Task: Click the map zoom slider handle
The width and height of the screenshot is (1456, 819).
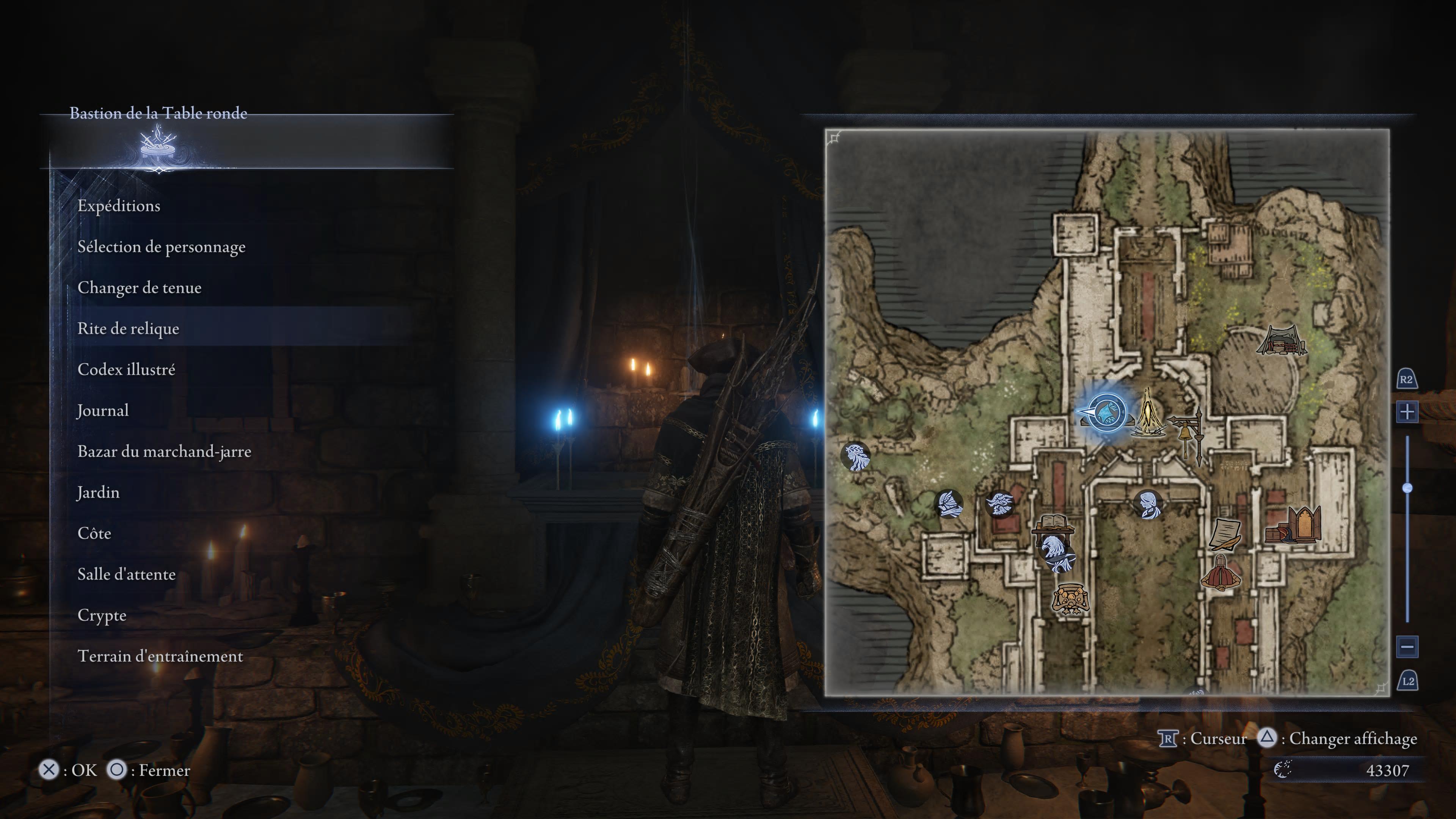Action: (x=1407, y=488)
